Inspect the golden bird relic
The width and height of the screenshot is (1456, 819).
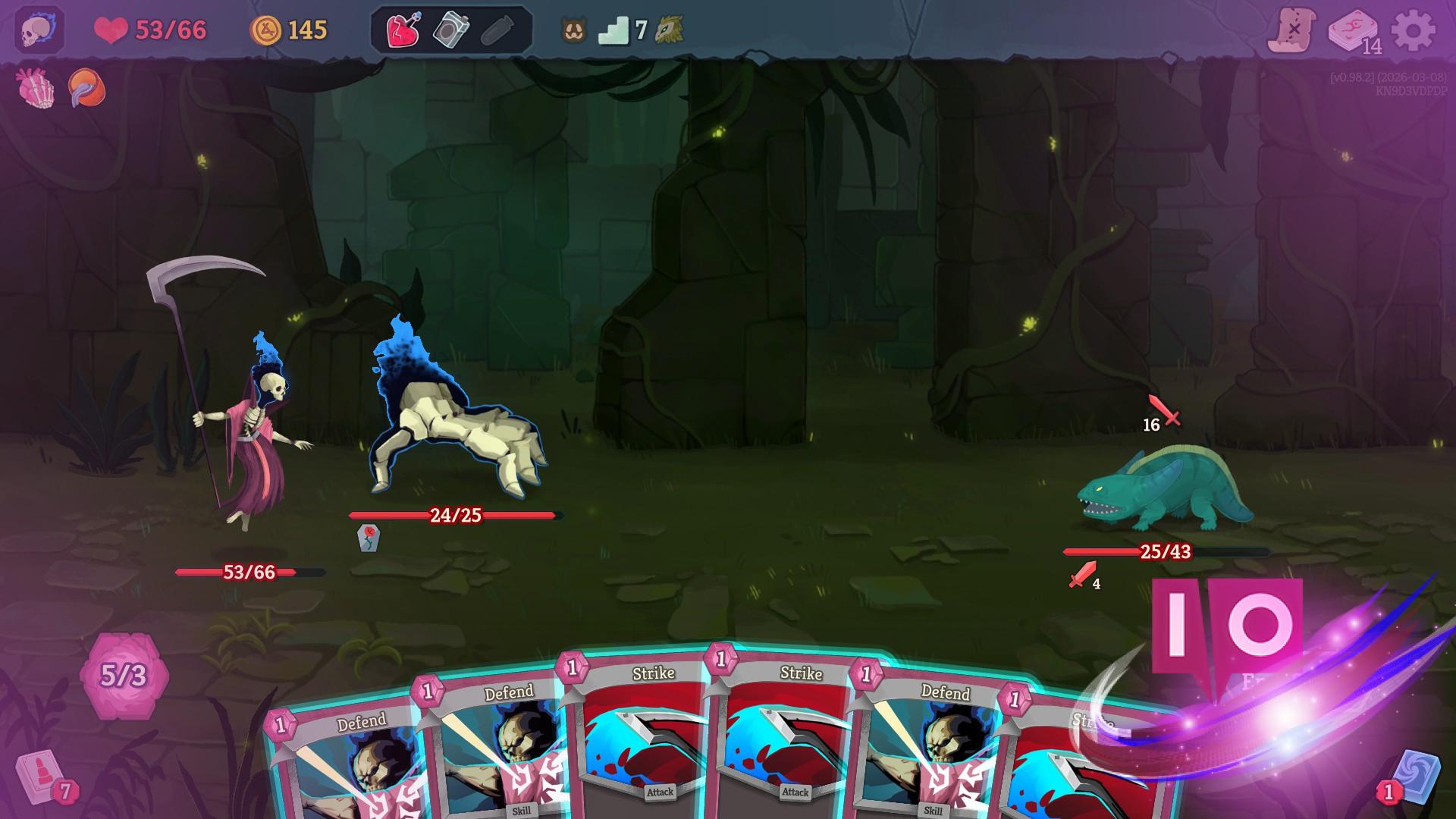coord(670,32)
